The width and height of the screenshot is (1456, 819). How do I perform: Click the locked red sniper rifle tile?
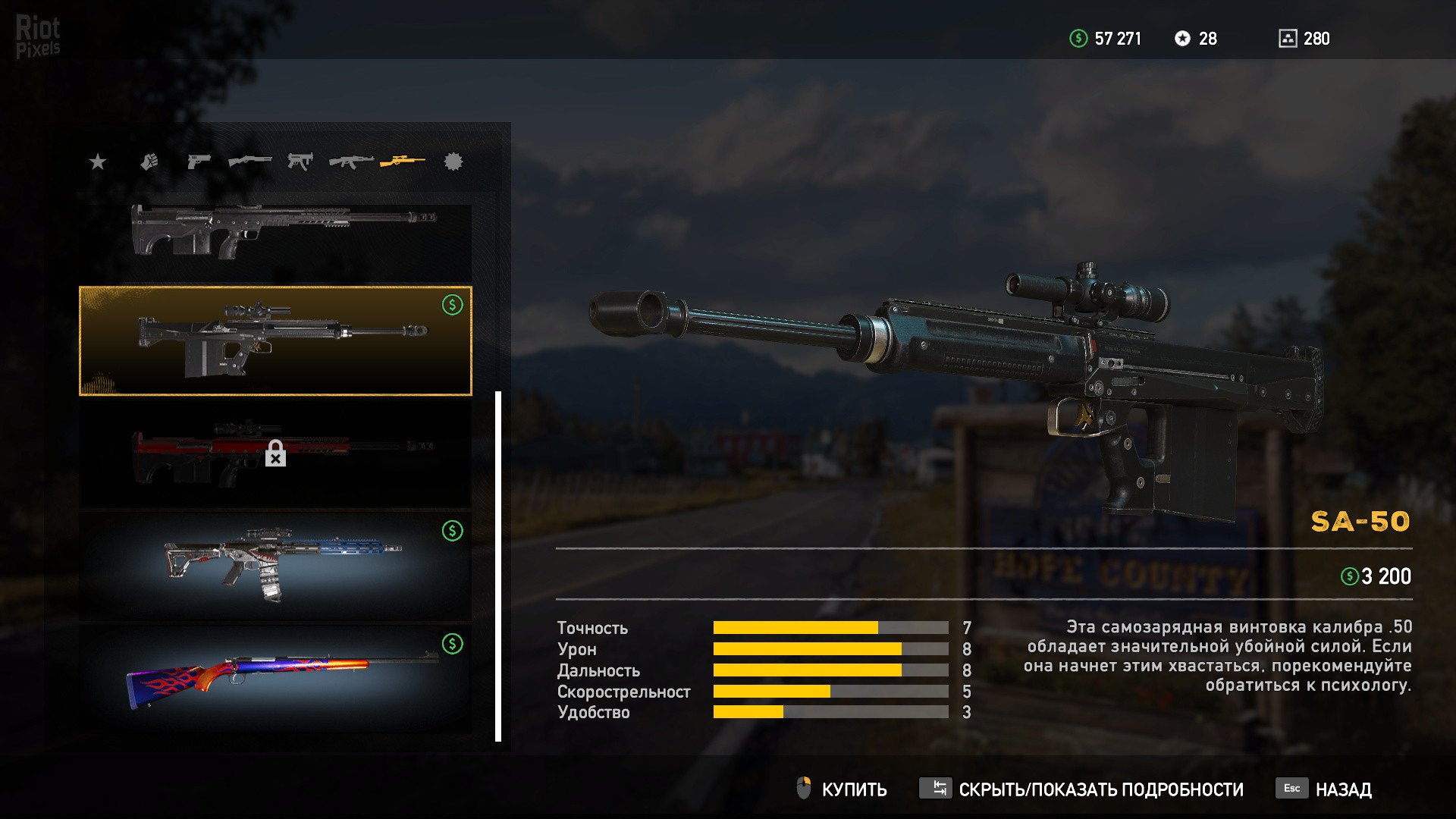point(275,453)
